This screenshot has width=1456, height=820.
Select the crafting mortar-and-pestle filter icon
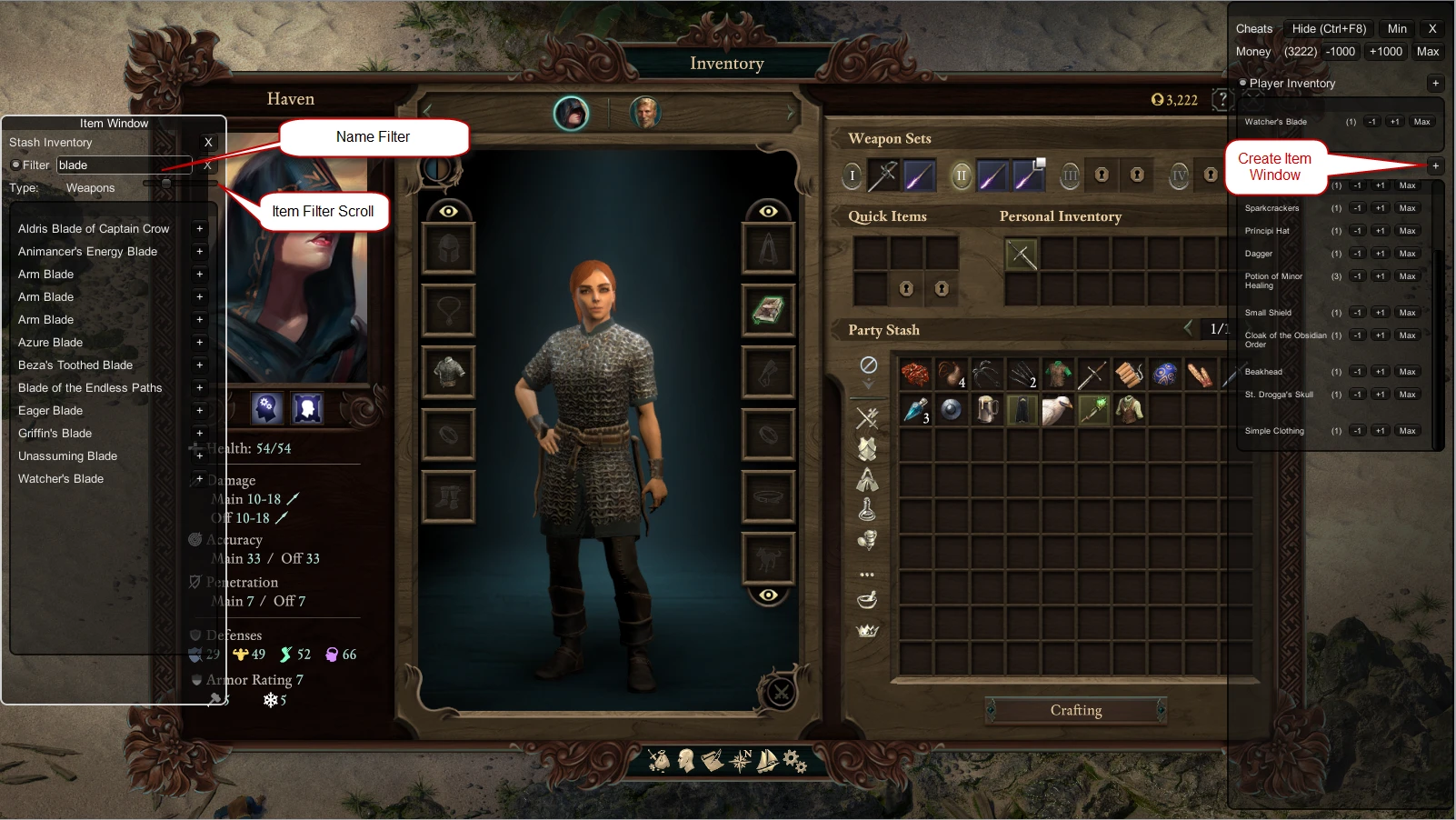coord(869,599)
